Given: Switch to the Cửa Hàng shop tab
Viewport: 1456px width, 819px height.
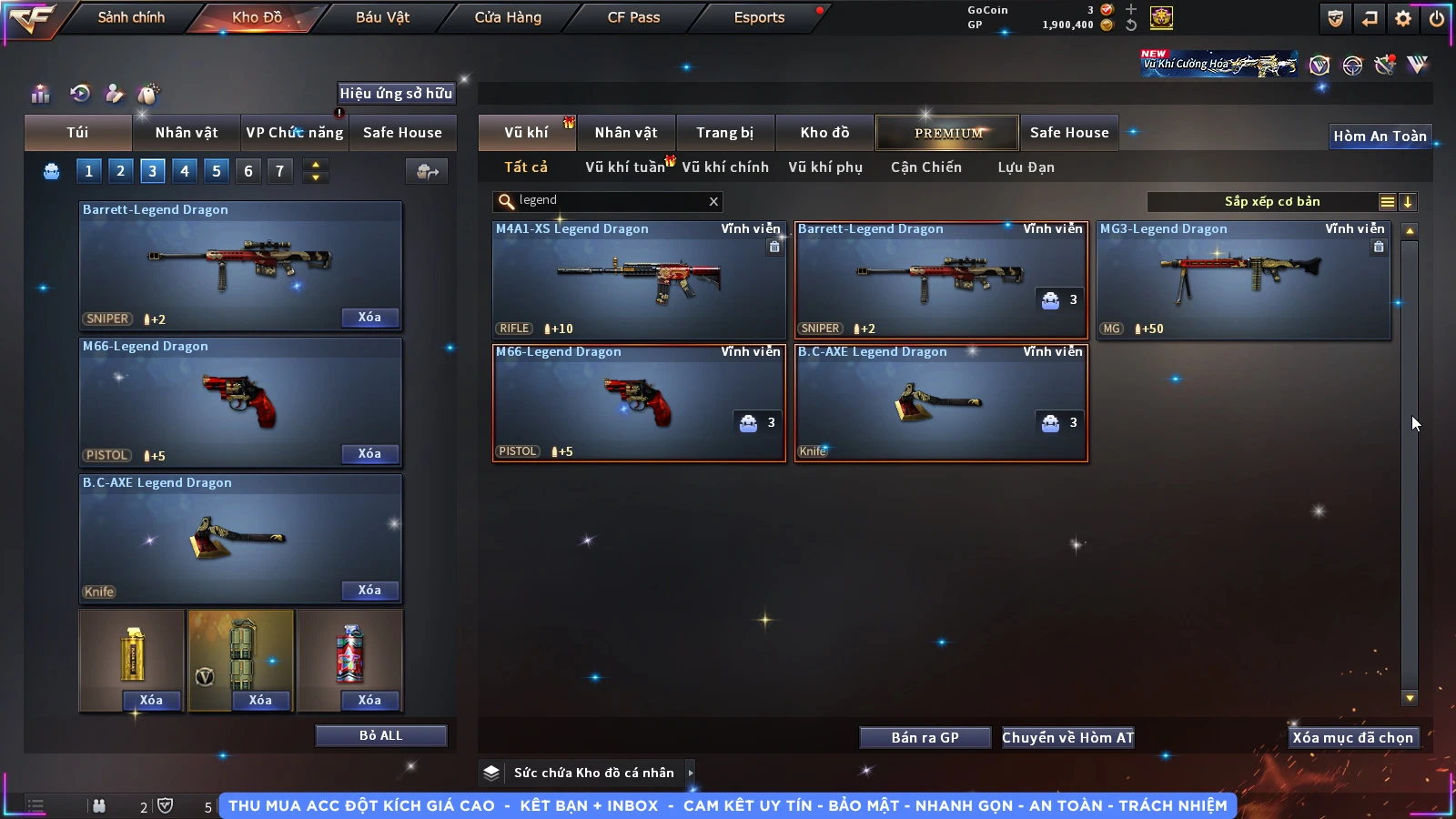Looking at the screenshot, I should [508, 17].
